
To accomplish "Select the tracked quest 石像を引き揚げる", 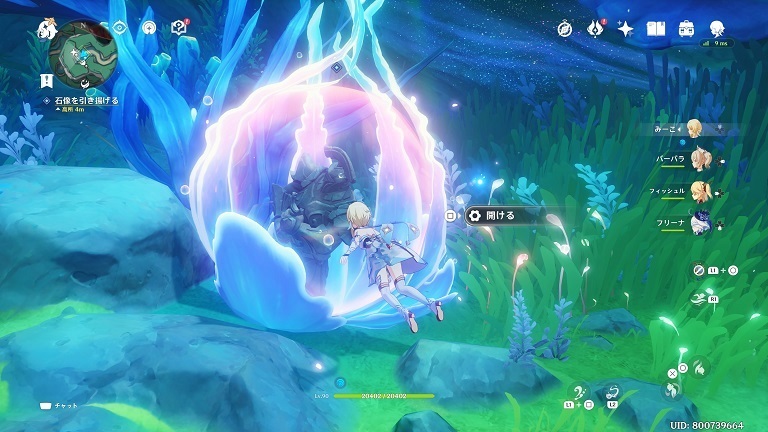I will click(84, 101).
